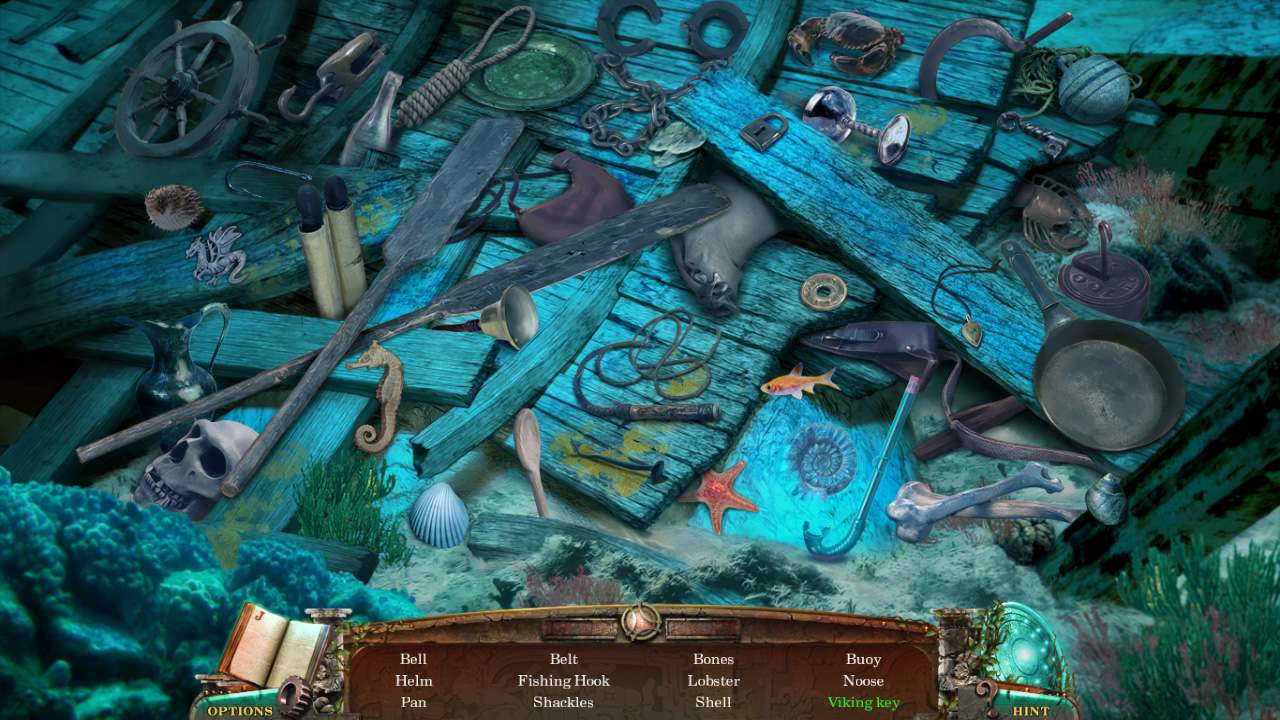
Task: Click 'Bones' in the word list
Action: click(x=716, y=658)
